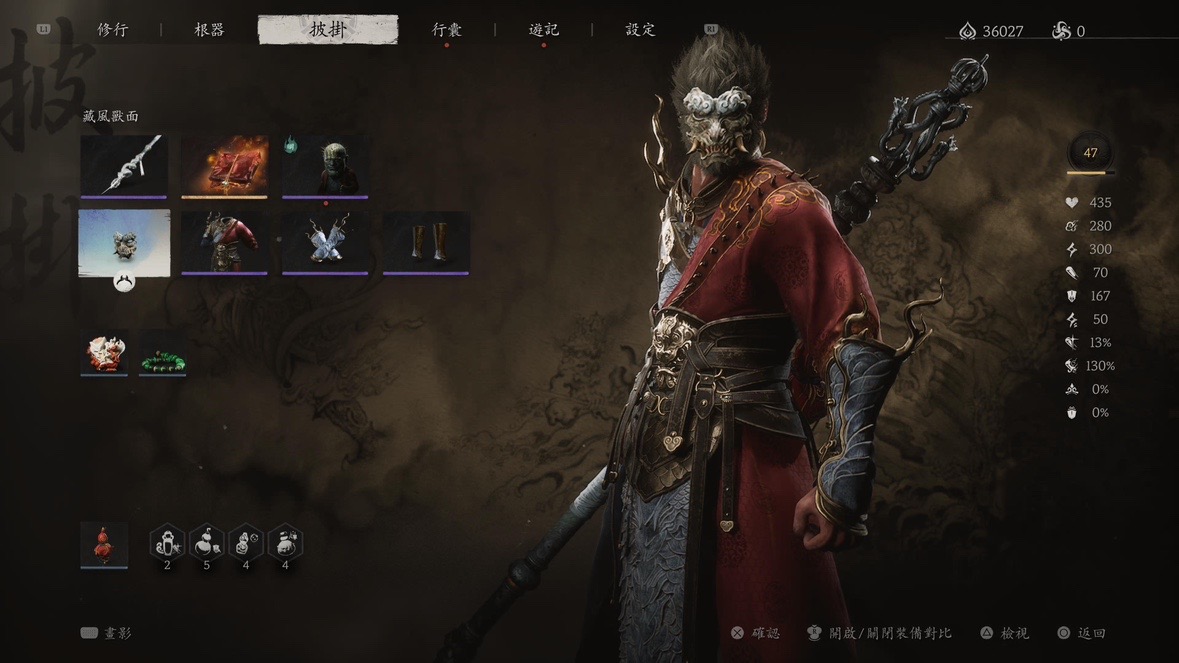Select the green-headed spirit slot
Image resolution: width=1179 pixels, height=663 pixels.
pos(325,166)
